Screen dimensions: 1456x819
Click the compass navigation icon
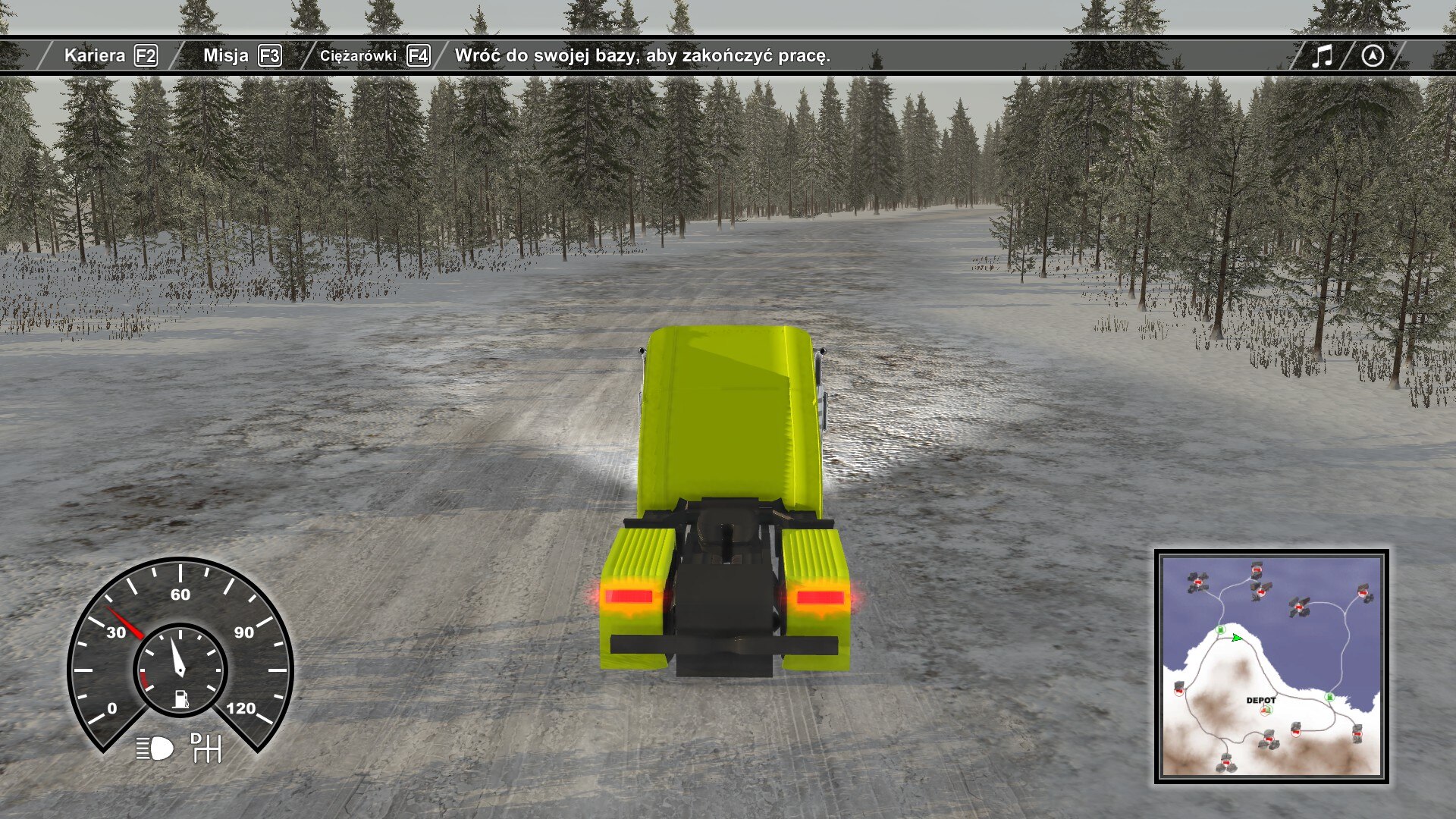[x=1373, y=55]
